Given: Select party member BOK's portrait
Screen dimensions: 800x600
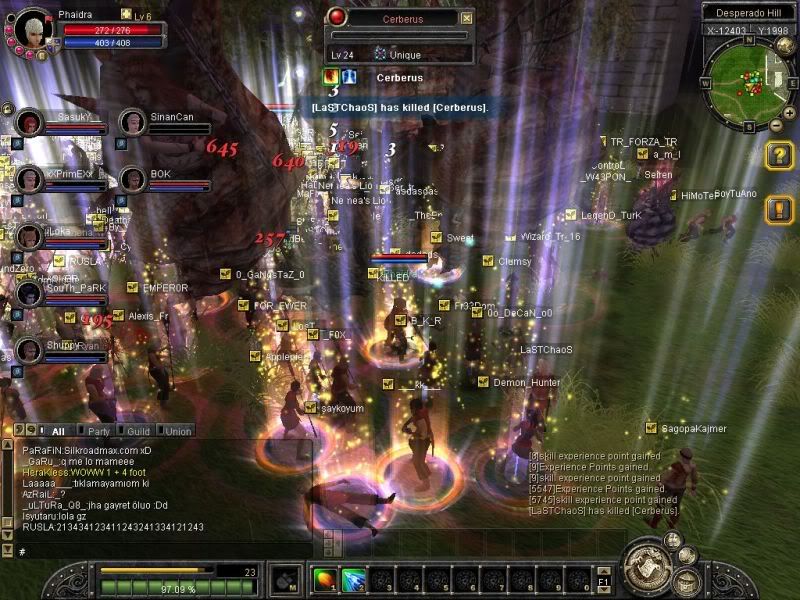Looking at the screenshot, I should click(x=133, y=180).
